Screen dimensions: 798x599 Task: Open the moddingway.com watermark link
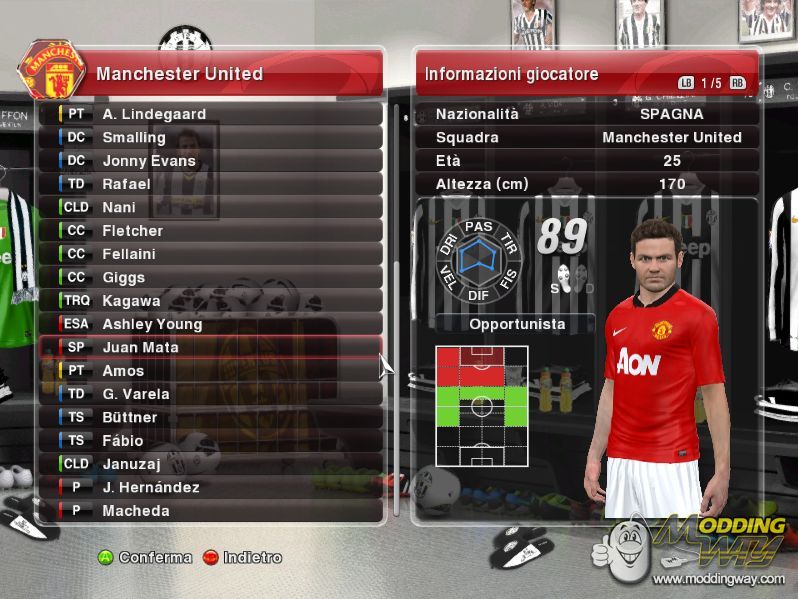(718, 578)
